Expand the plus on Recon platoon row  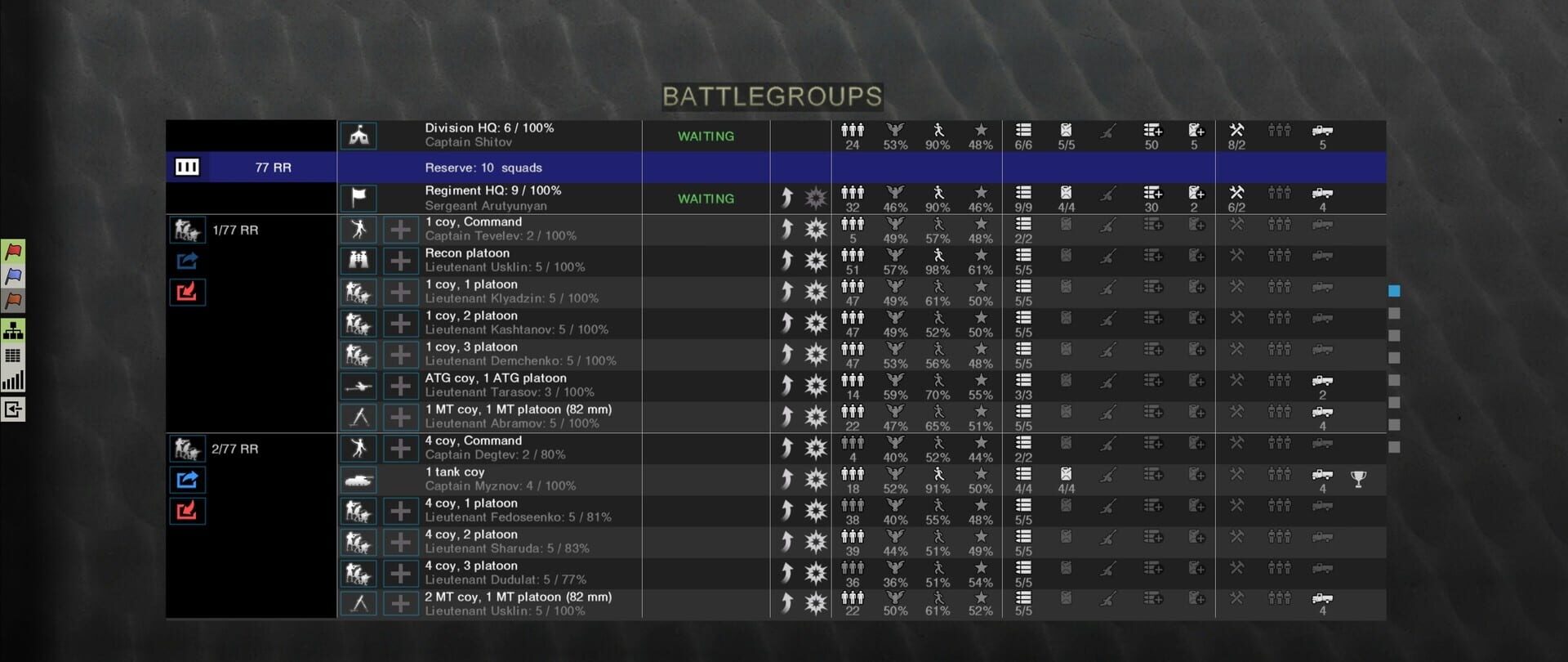pos(400,260)
